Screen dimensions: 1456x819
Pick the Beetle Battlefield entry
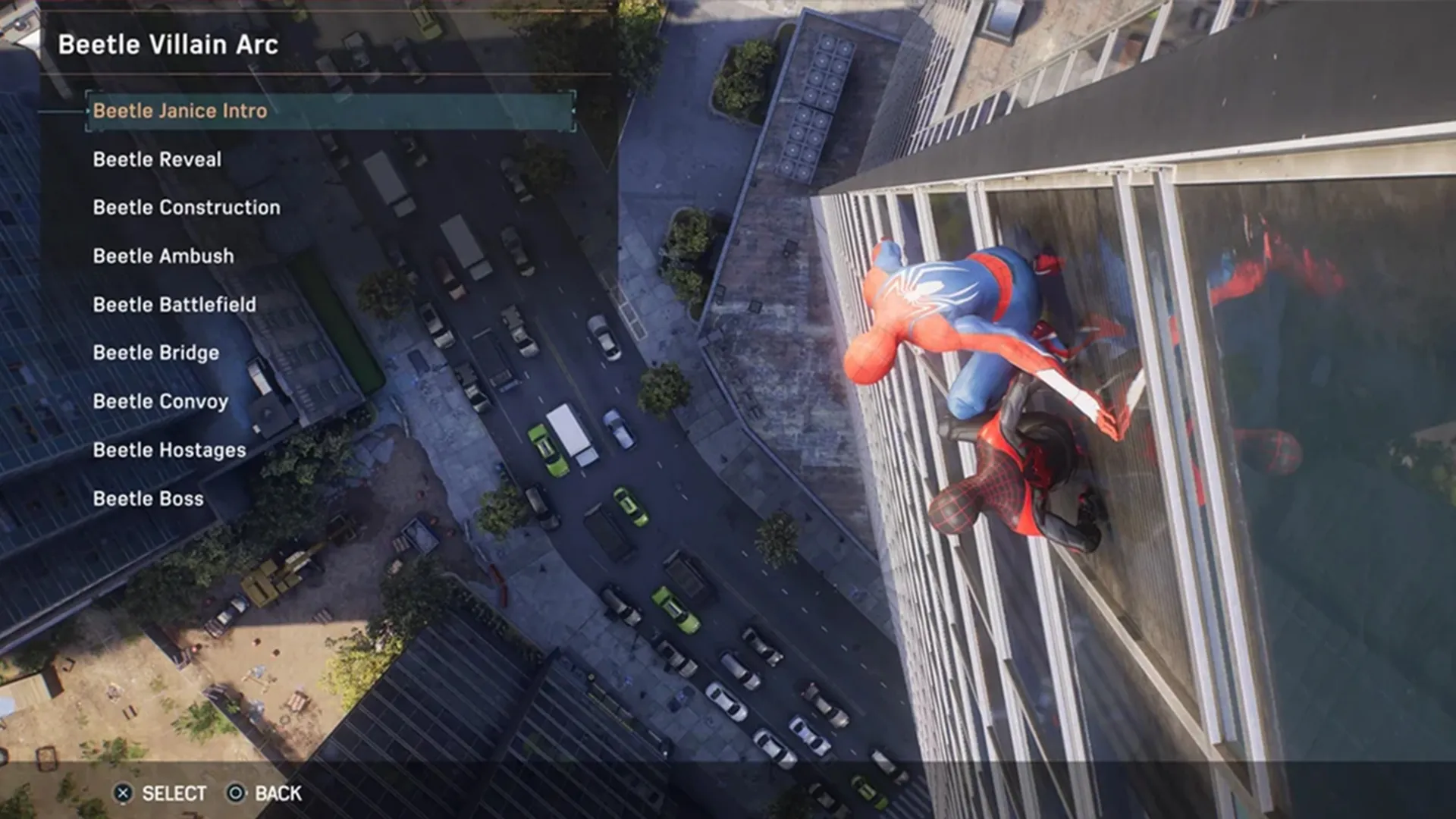[x=174, y=304]
